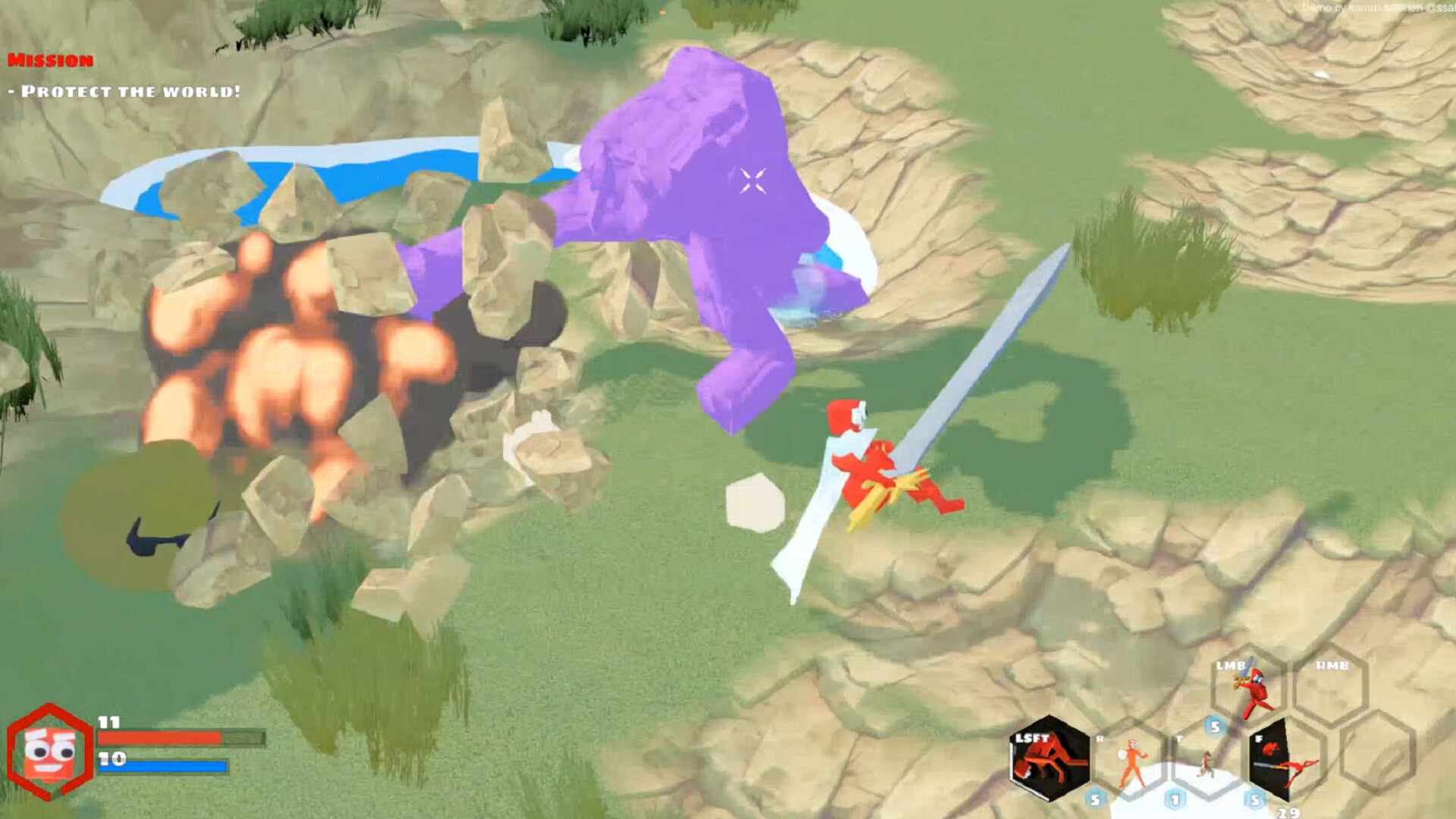The image size is (1456, 819).
Task: Click the 5 charge badge above the LMB hexagon
Action: (1216, 726)
